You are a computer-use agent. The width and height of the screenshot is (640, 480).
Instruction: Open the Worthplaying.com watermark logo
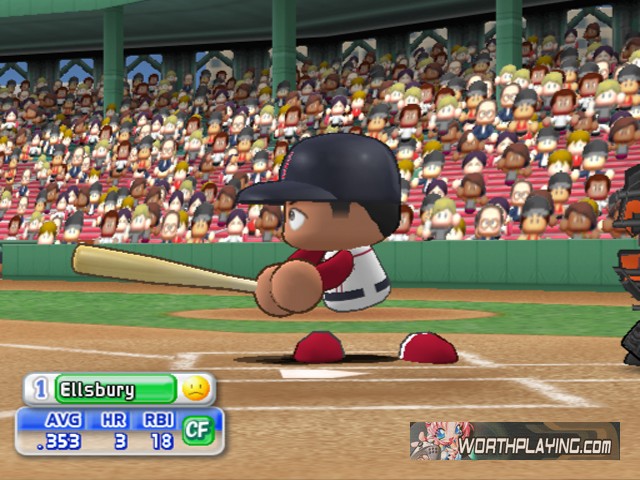pos(514,440)
